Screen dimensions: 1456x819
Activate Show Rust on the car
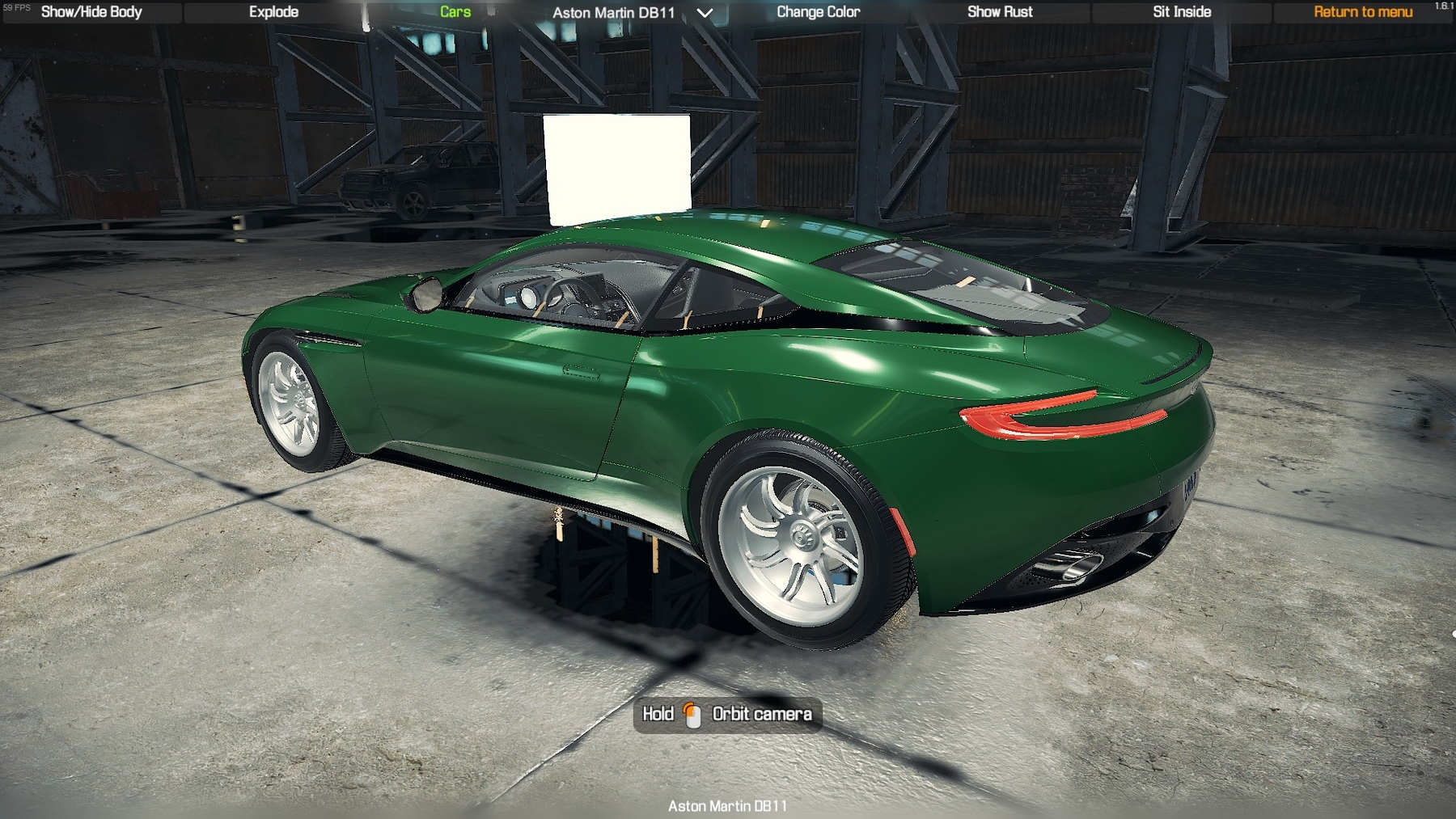[x=1000, y=12]
